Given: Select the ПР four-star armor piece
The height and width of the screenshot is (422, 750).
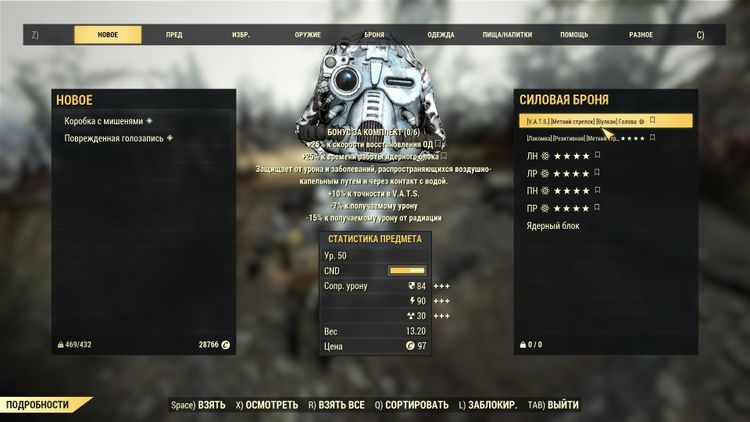Looking at the screenshot, I should click(565, 208).
